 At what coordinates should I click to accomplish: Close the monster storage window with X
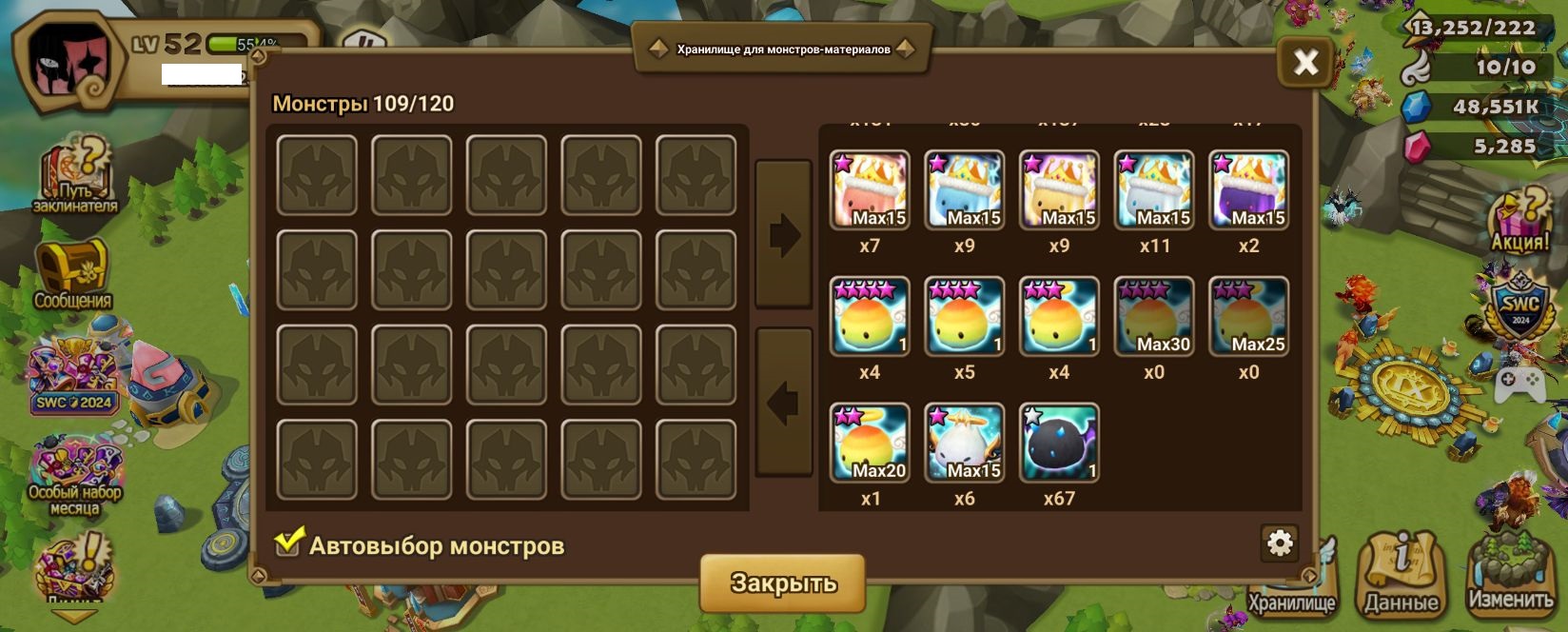[1304, 63]
